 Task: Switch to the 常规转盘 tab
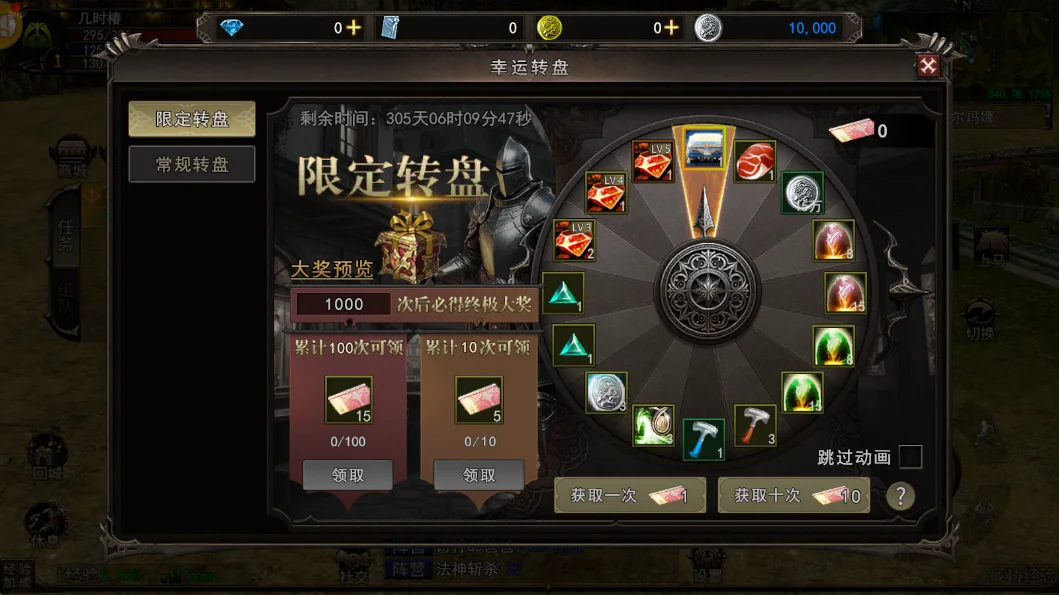point(192,164)
